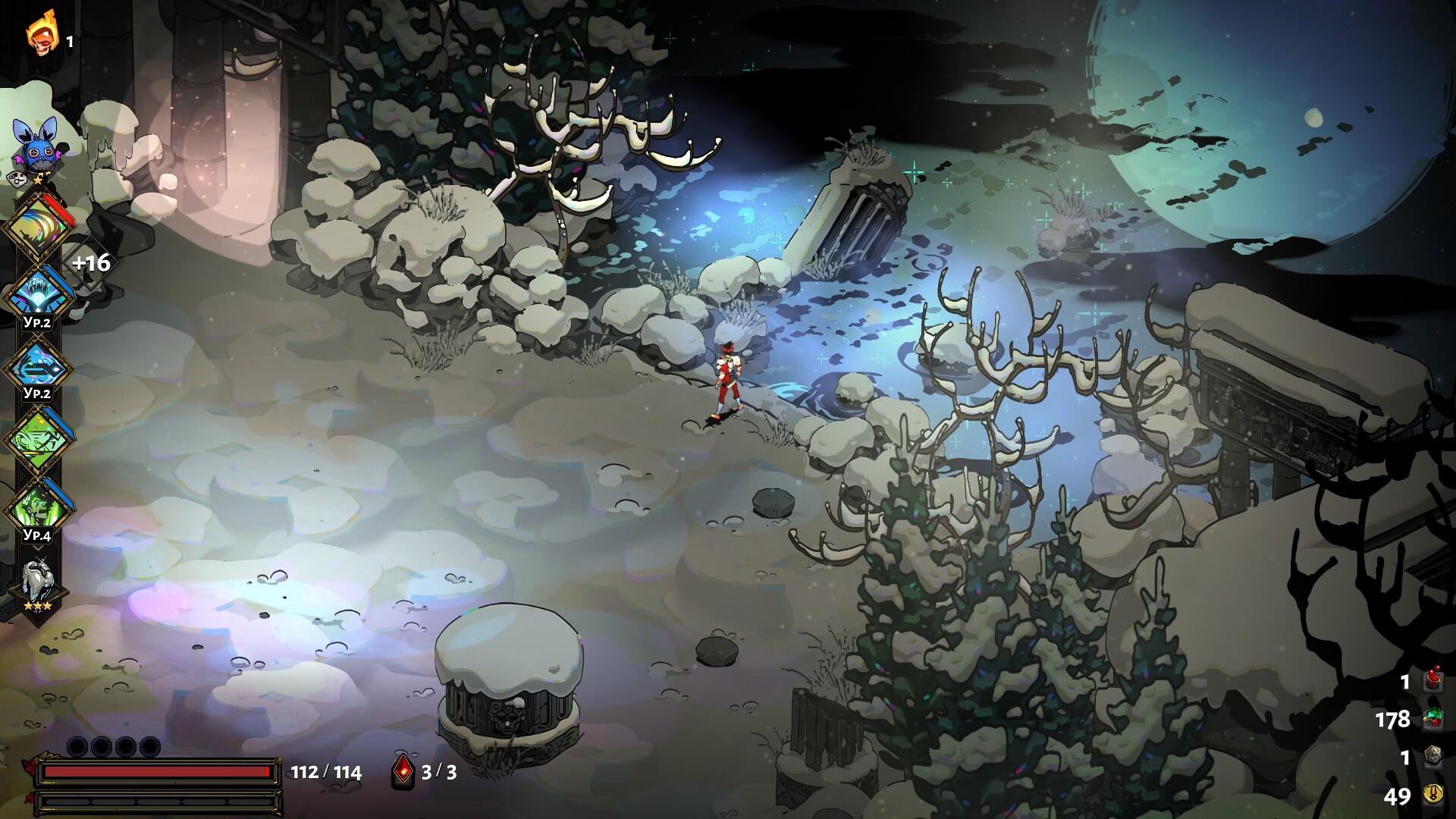
Task: Inspect the level 4 green figure boon
Action: click(36, 508)
